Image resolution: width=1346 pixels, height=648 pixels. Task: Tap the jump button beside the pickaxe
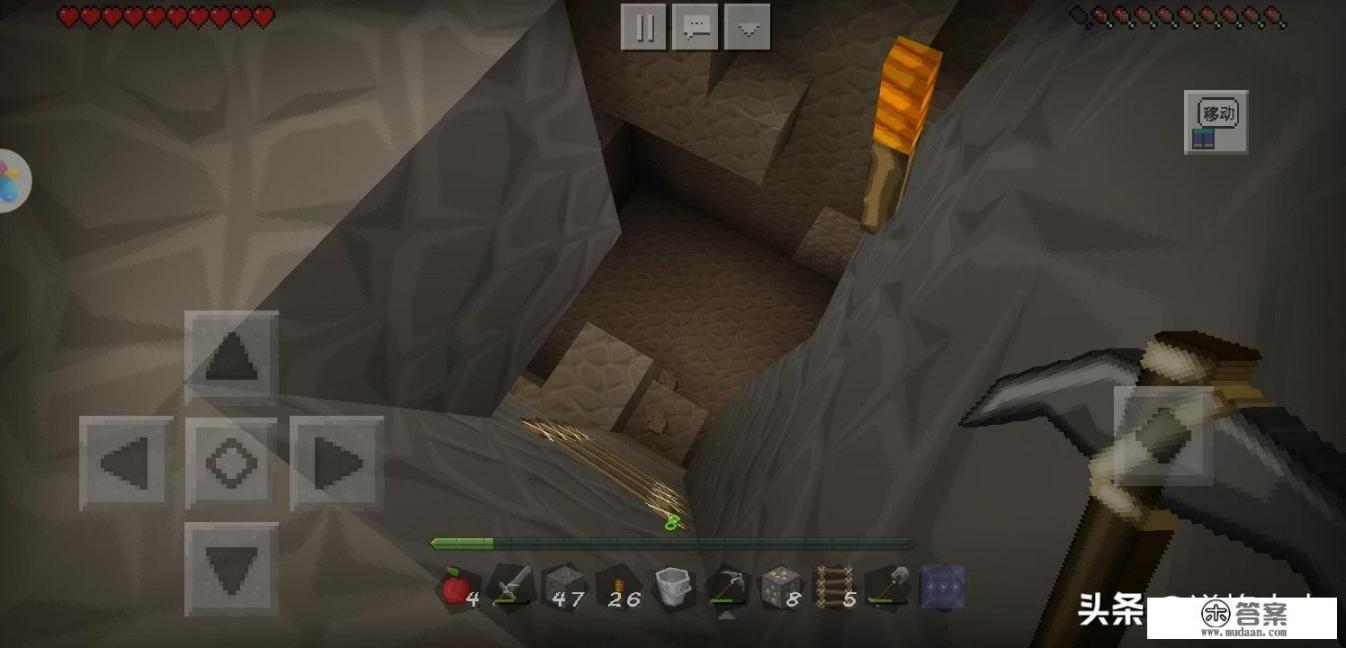1163,436
